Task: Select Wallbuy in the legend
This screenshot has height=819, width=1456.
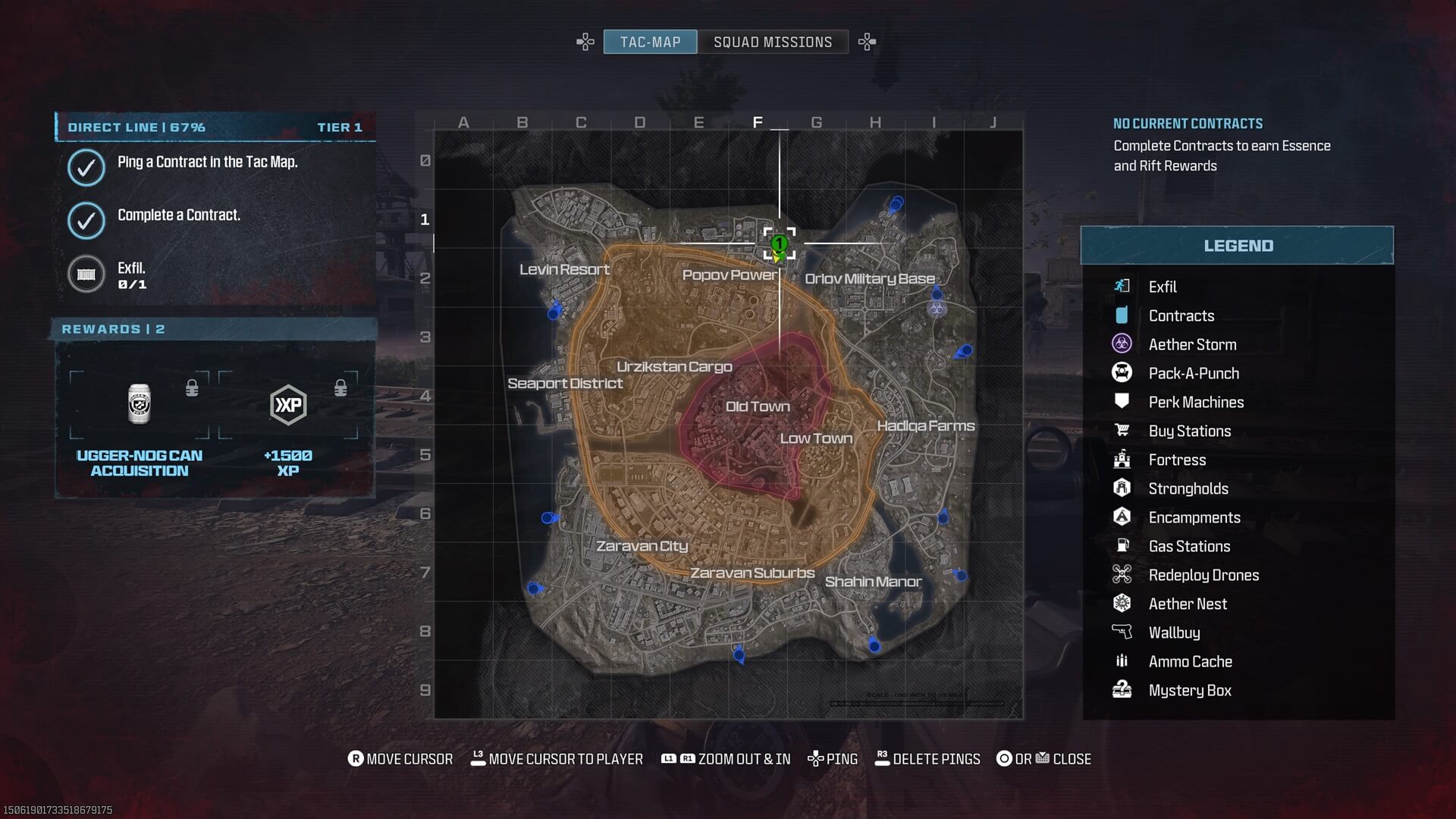Action: click(x=1174, y=632)
